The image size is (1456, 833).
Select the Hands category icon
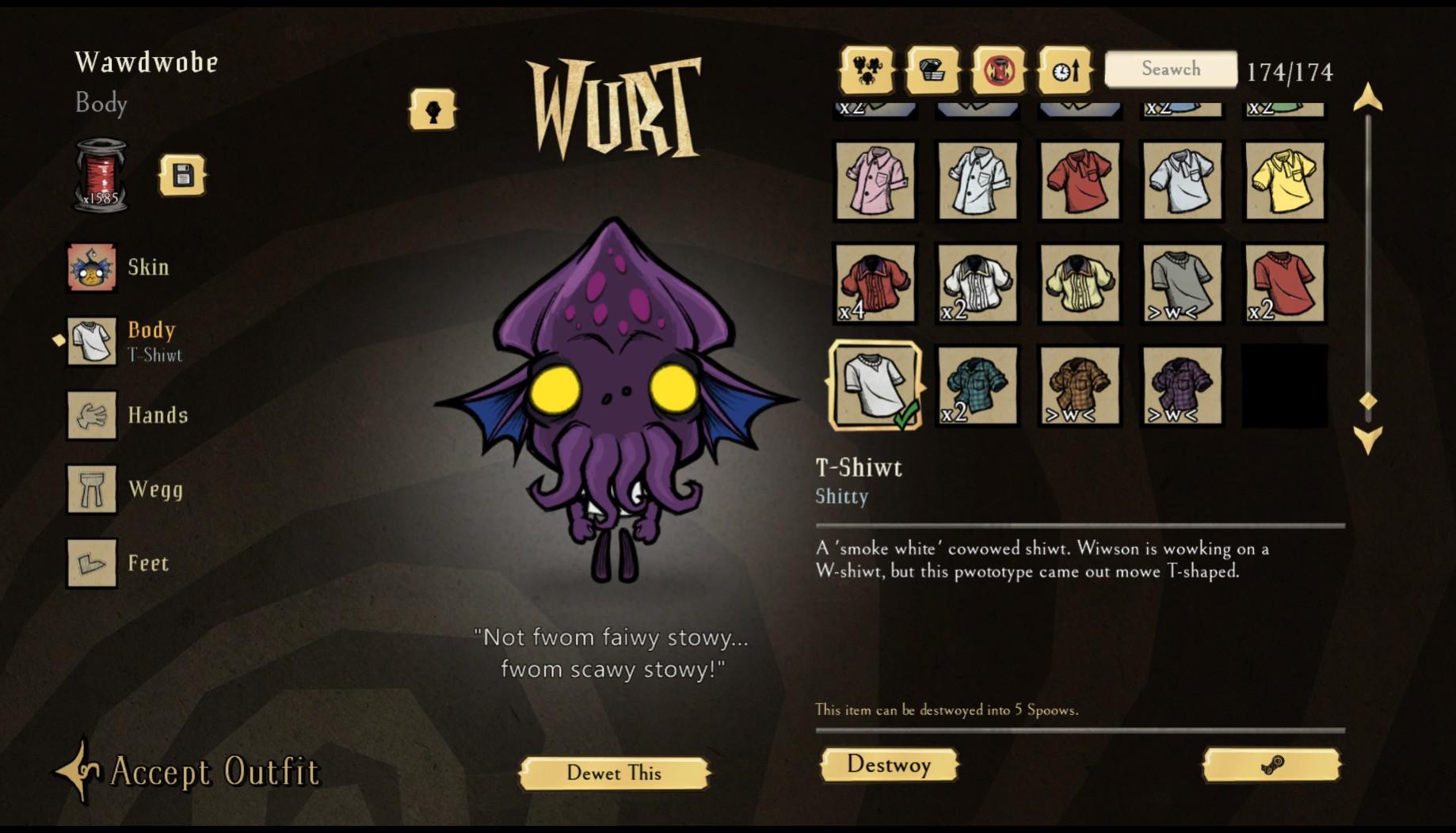91,415
